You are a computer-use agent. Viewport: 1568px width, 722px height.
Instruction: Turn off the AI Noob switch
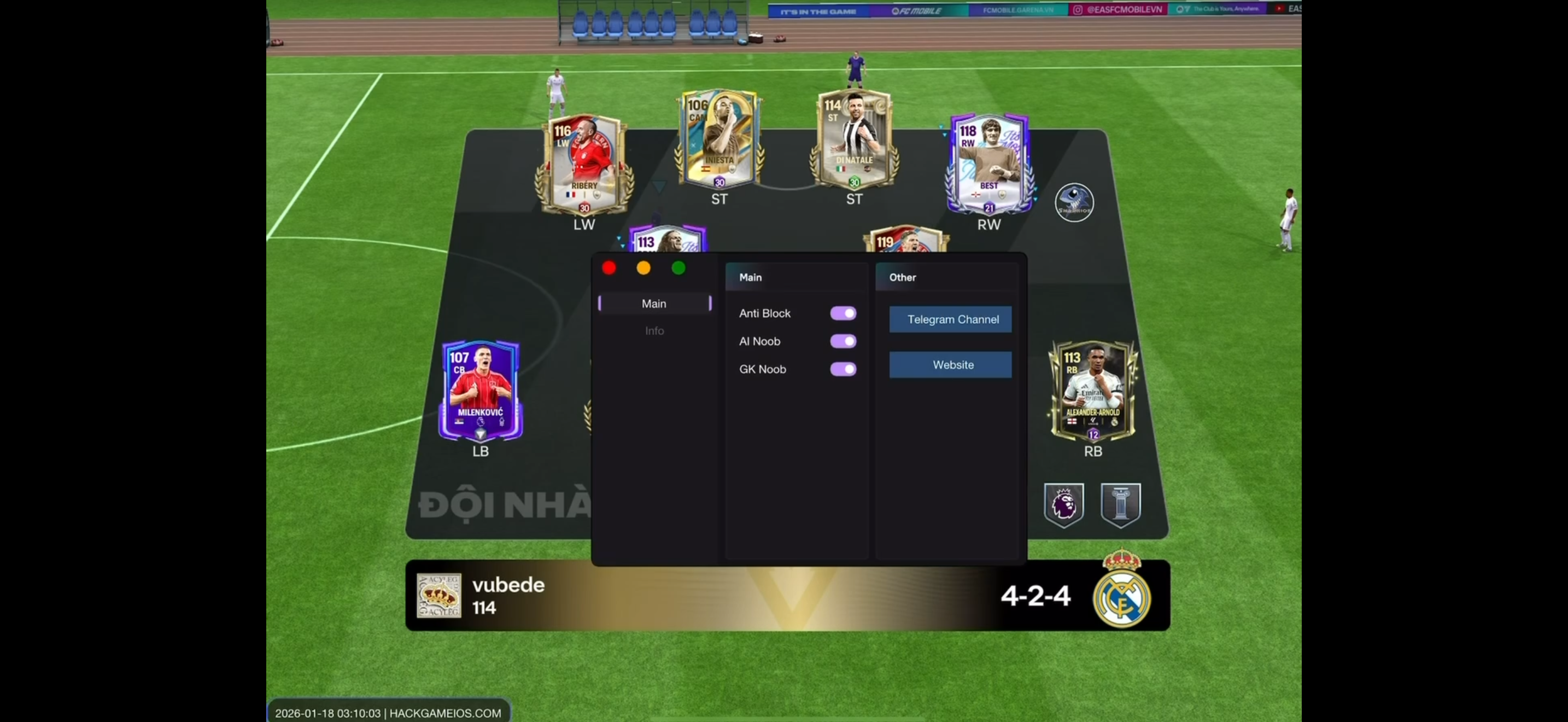pos(843,341)
